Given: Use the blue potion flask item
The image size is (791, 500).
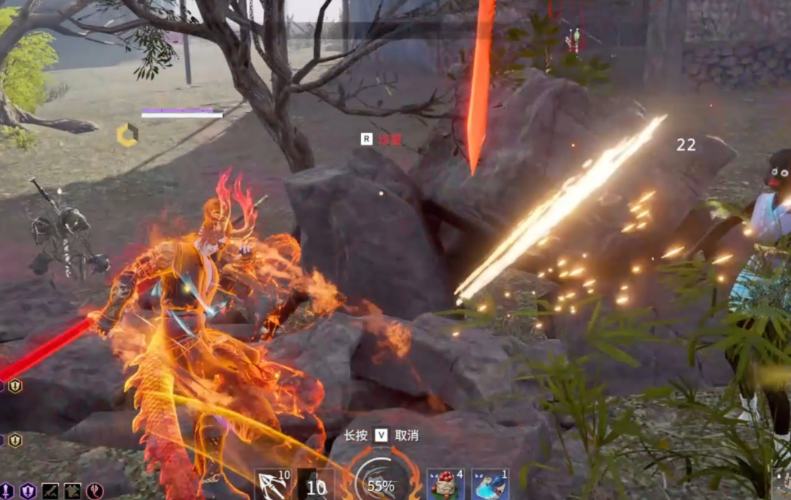Looking at the screenshot, I should [489, 485].
